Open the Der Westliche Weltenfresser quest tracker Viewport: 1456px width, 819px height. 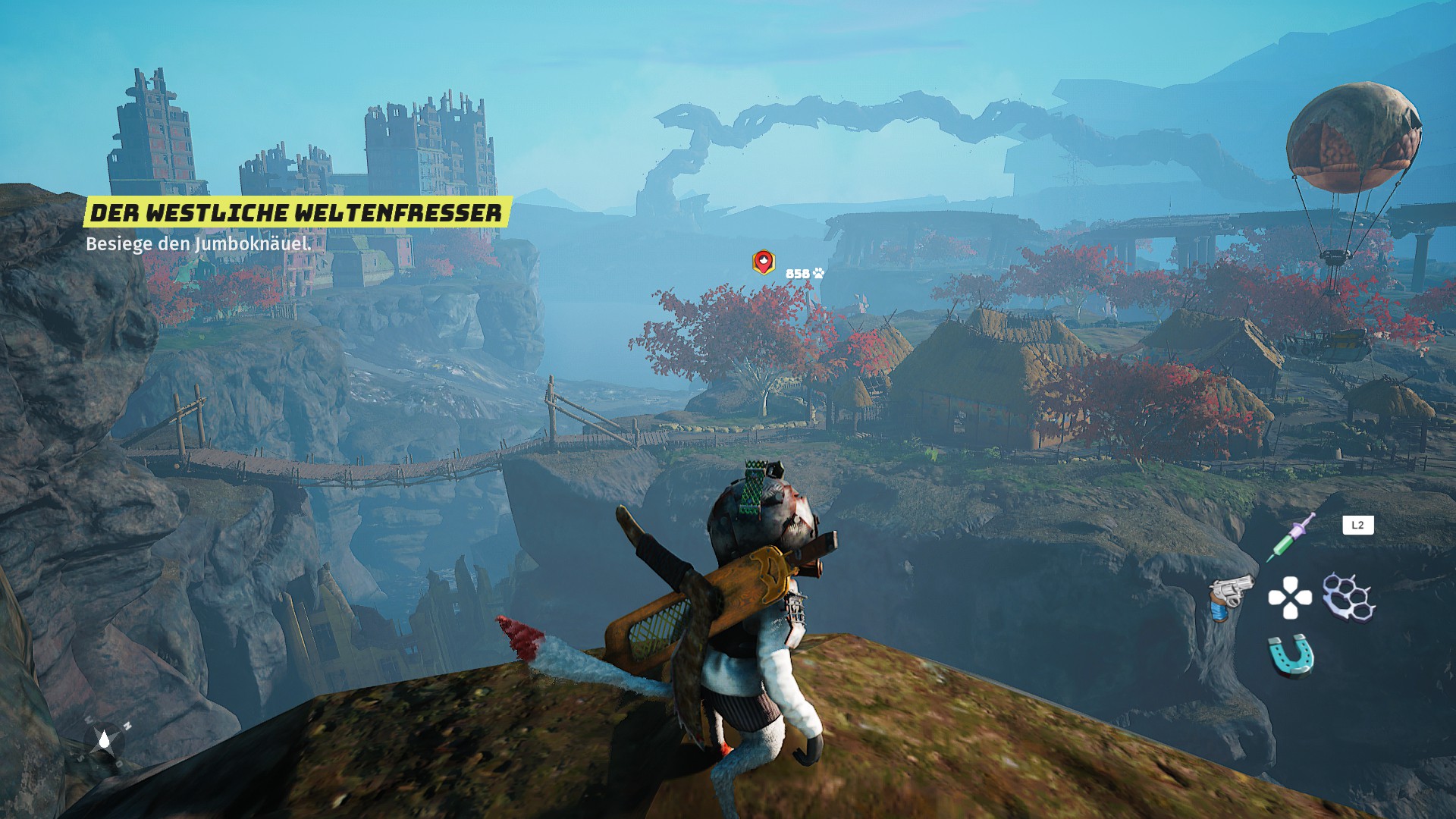point(297,213)
